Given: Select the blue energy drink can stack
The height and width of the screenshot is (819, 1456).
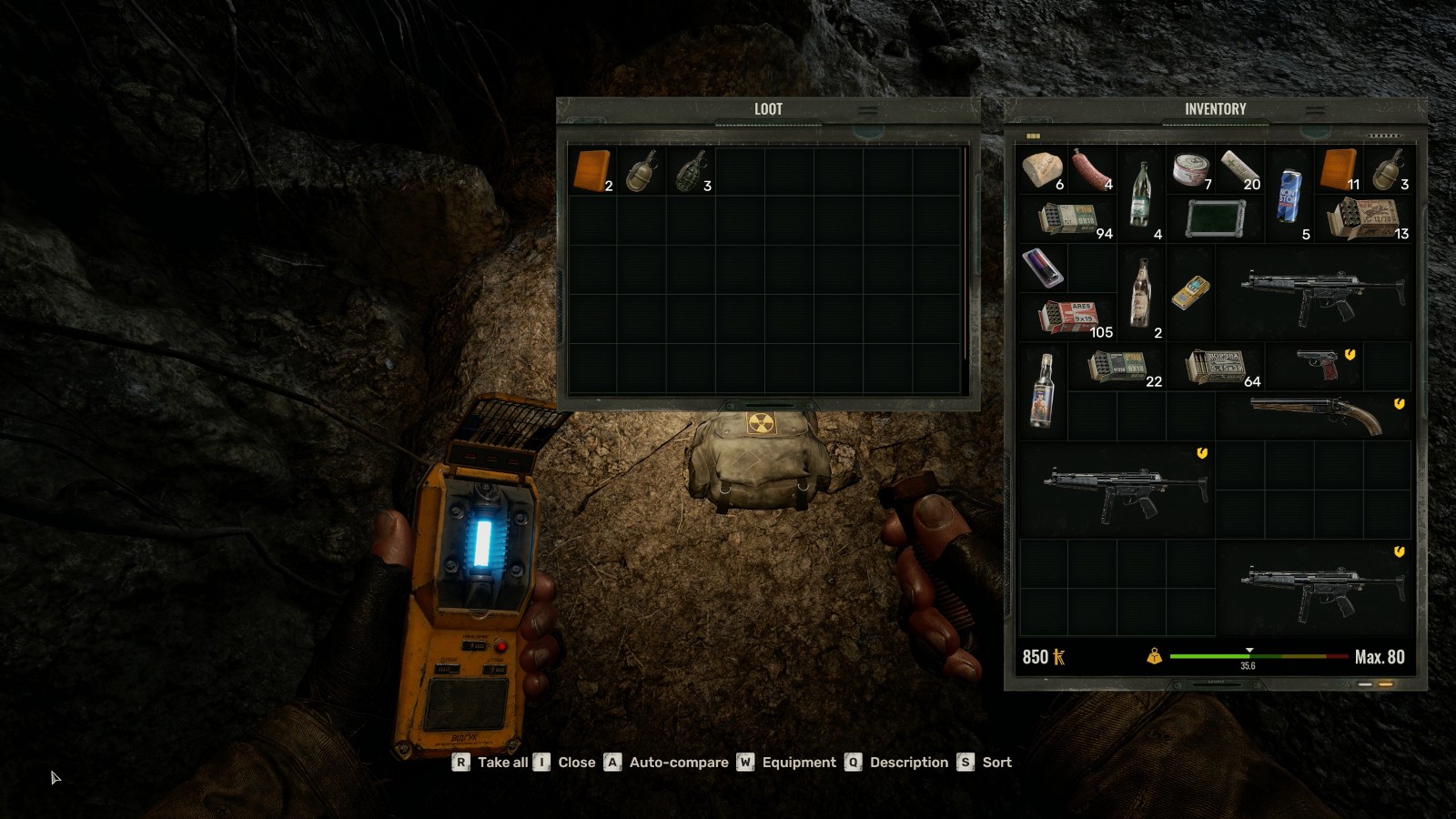Looking at the screenshot, I should tap(1290, 196).
